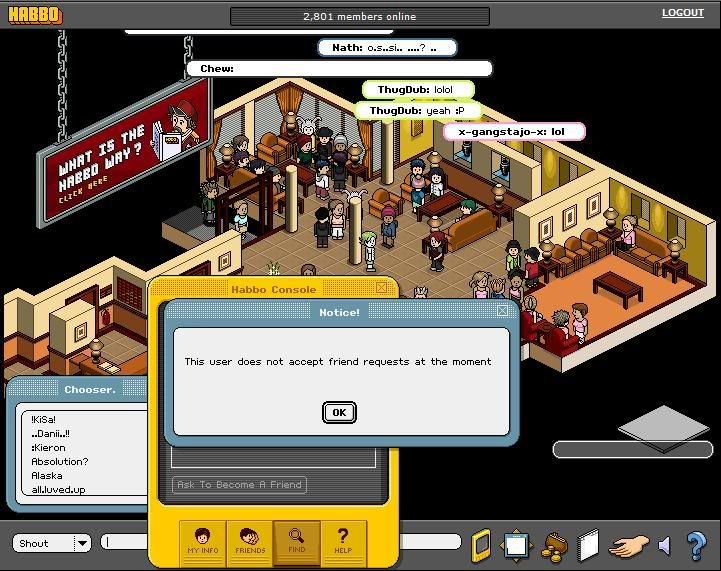Log out using the LOGOUT link
The image size is (721, 571).
[682, 13]
